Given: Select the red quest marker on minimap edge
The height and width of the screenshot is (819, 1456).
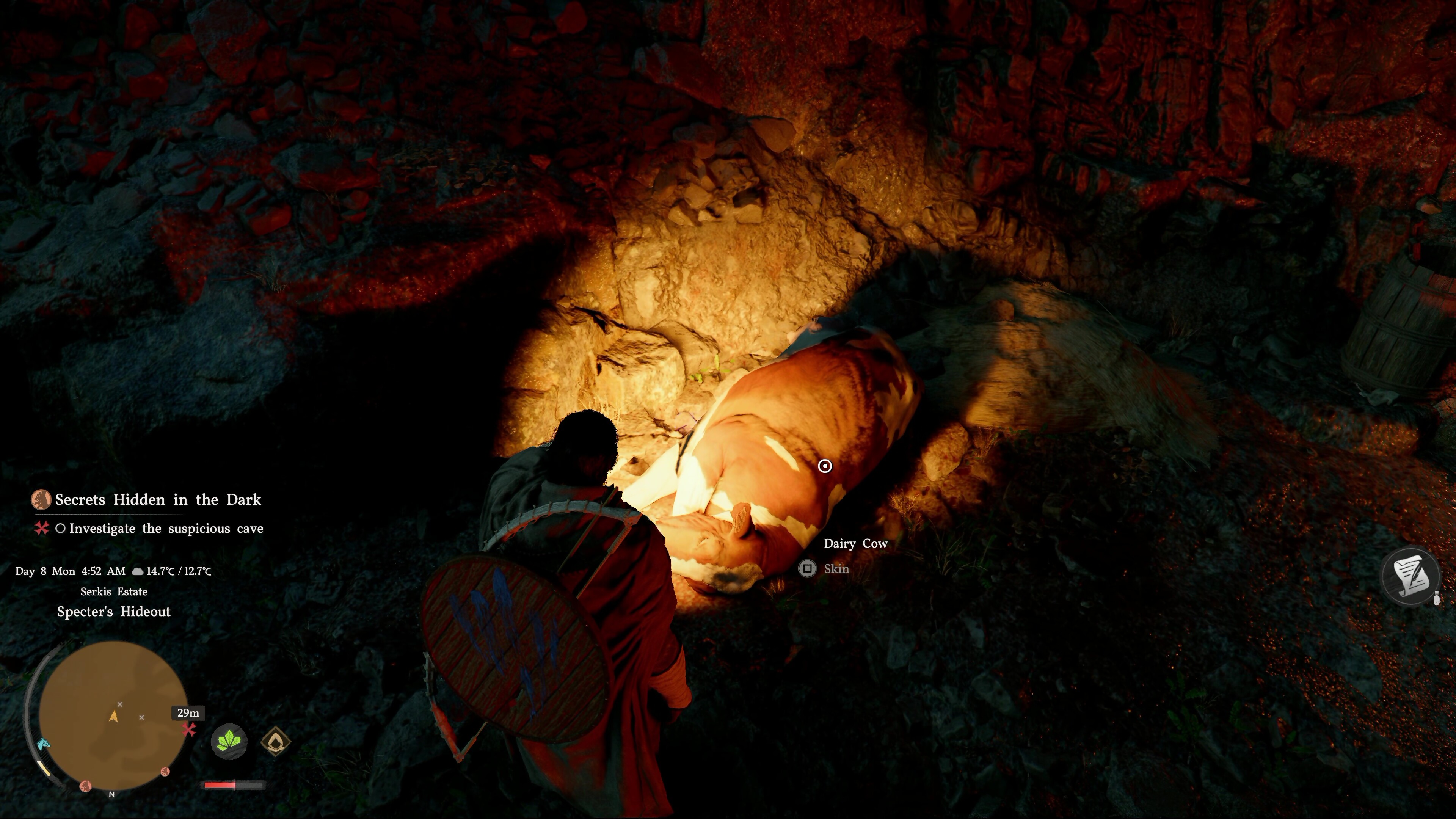Looking at the screenshot, I should click(x=189, y=730).
